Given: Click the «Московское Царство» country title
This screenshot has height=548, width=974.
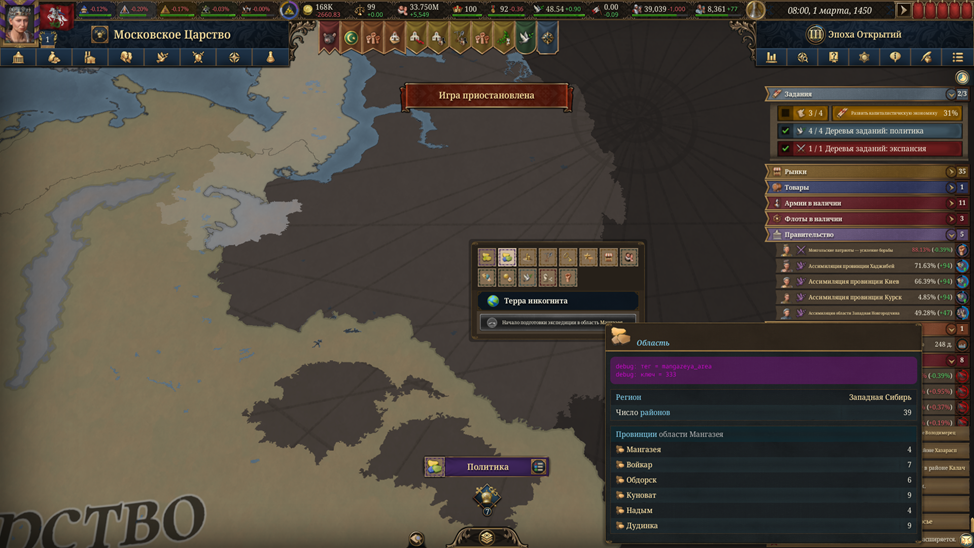Looking at the screenshot, I should coord(171,34).
